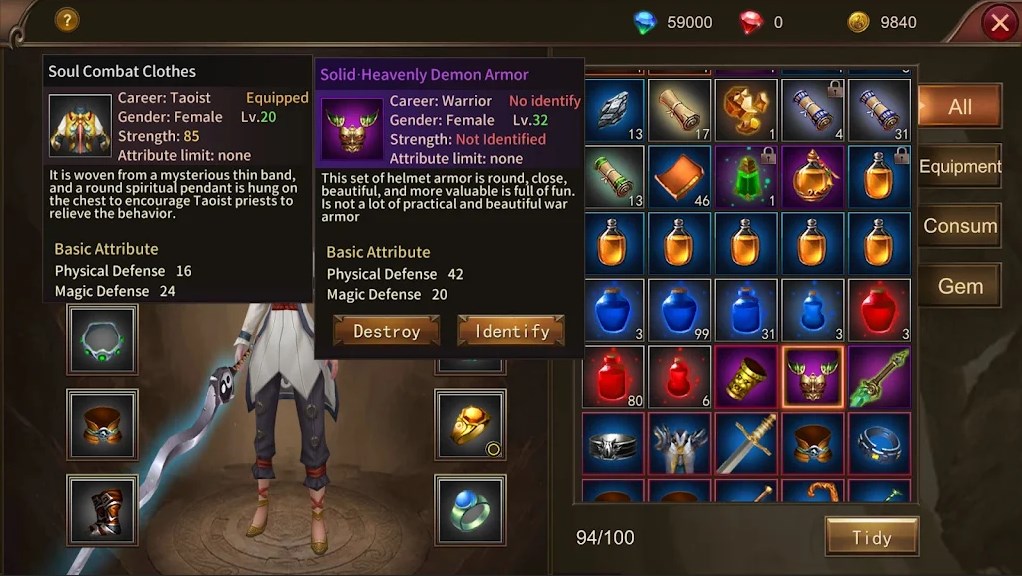
Task: Open the question mark help button
Action: (x=67, y=19)
